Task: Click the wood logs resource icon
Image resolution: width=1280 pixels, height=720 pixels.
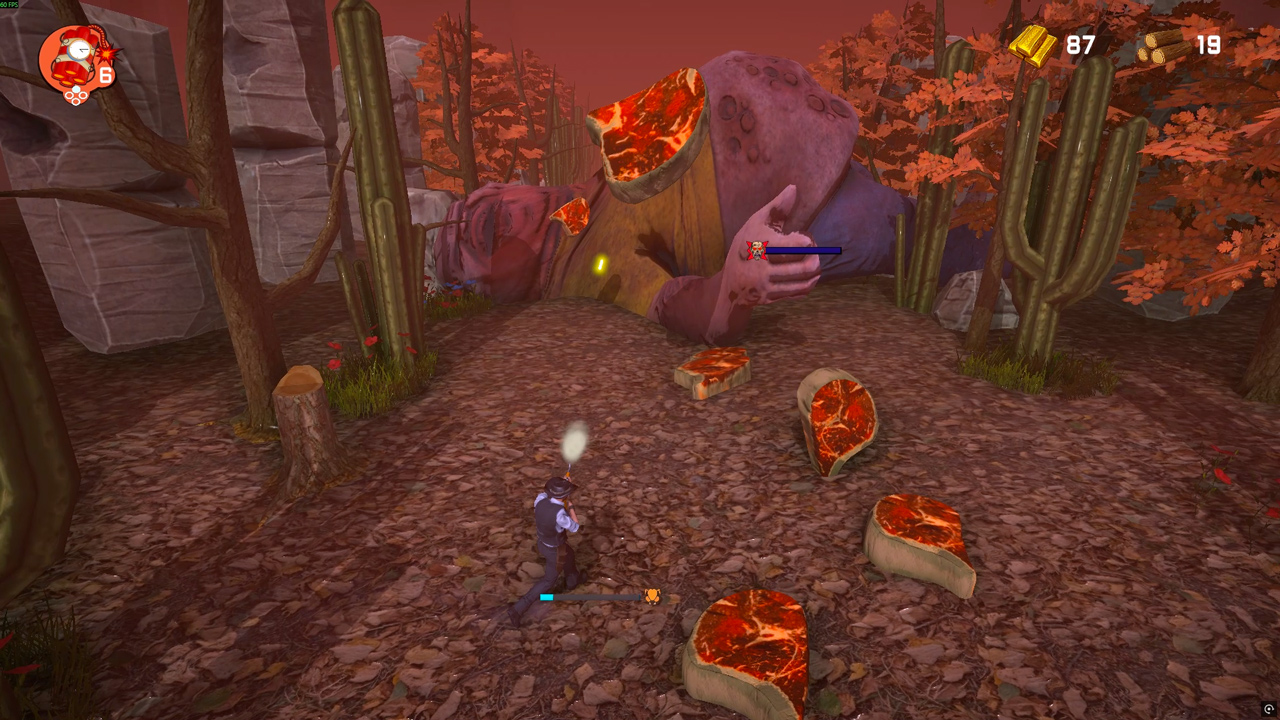Action: point(1162,46)
